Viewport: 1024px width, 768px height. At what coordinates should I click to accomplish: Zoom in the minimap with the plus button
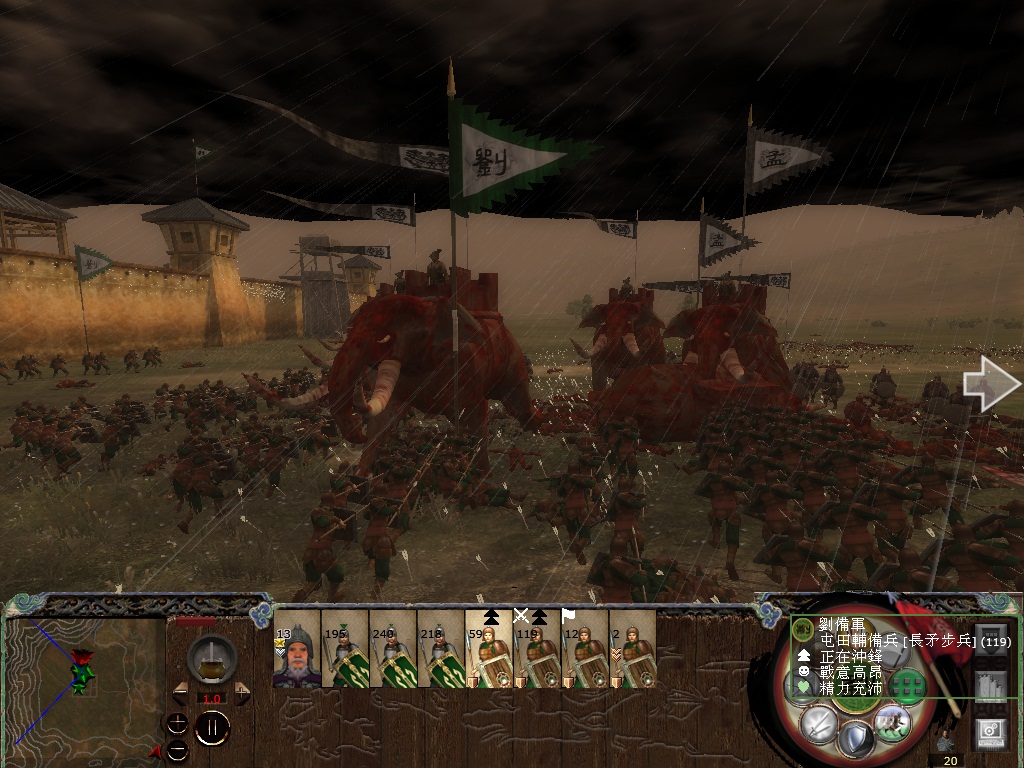point(177,723)
